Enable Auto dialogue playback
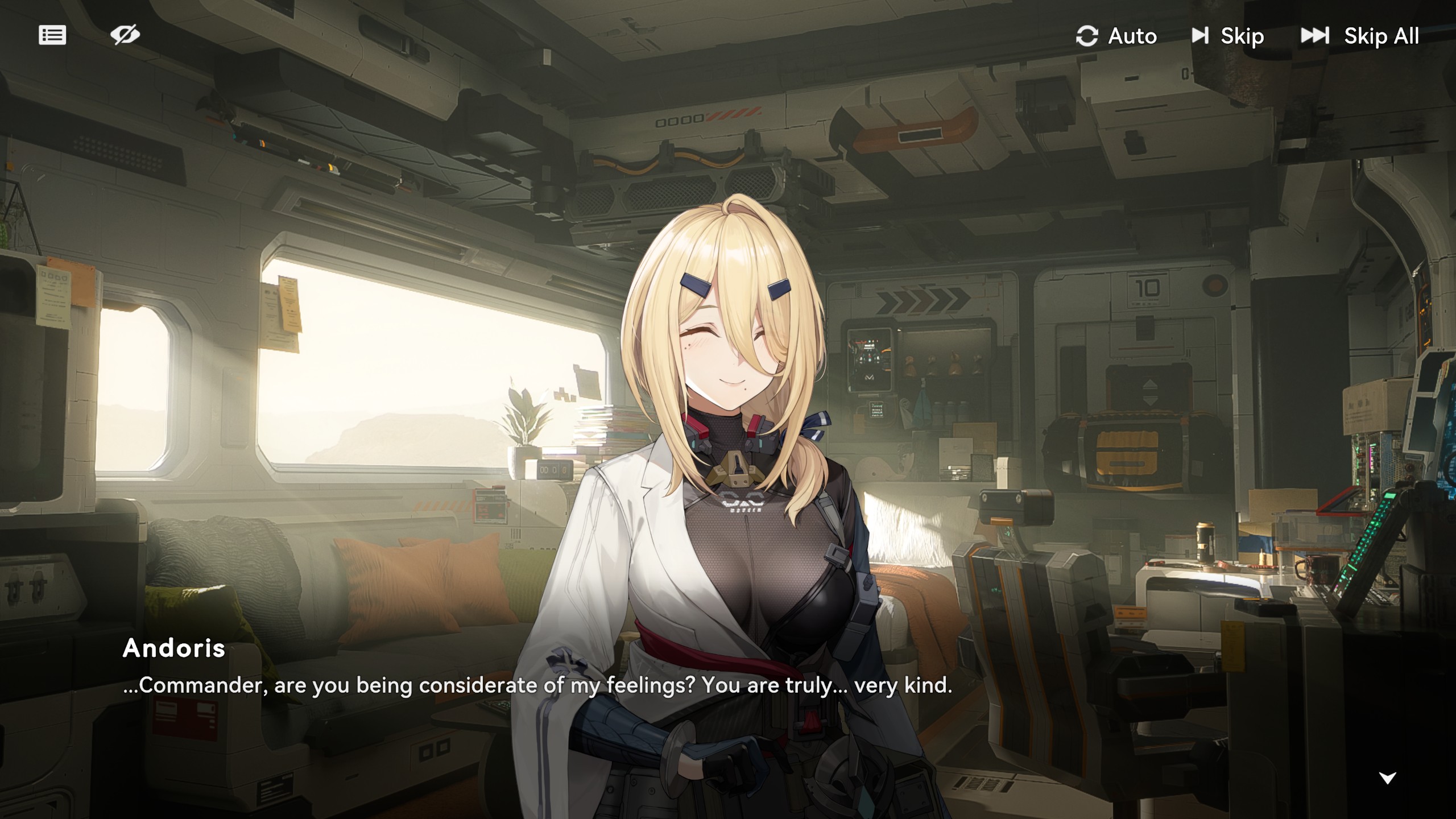The image size is (1456, 819). 1116,36
